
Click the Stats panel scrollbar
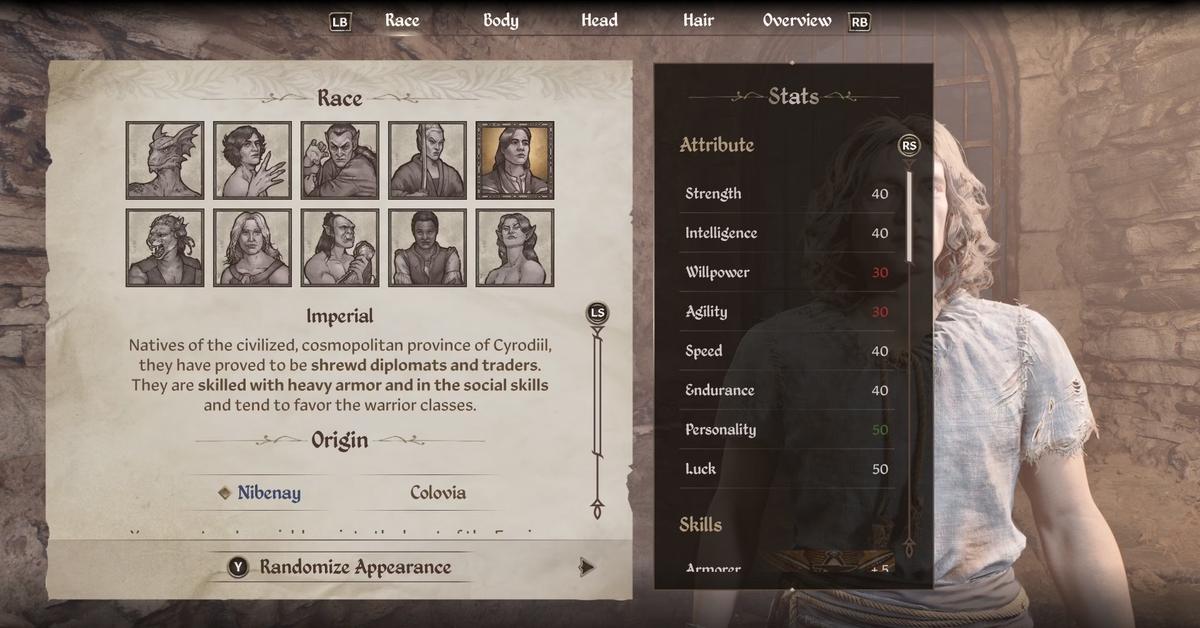pos(909,215)
